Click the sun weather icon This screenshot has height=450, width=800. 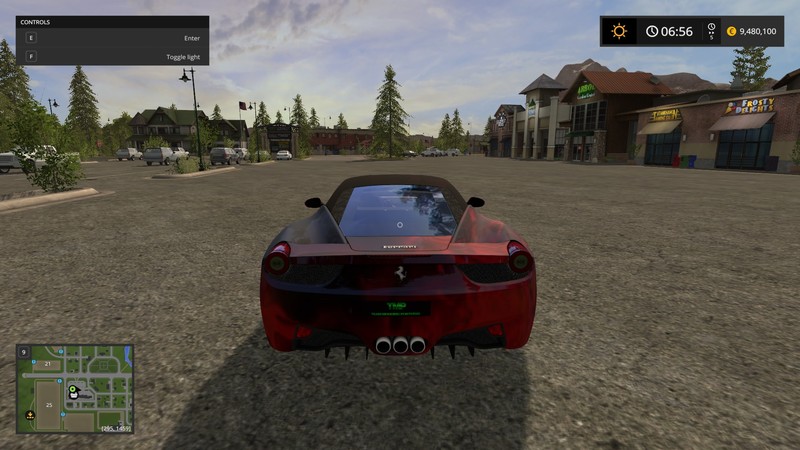pos(619,31)
